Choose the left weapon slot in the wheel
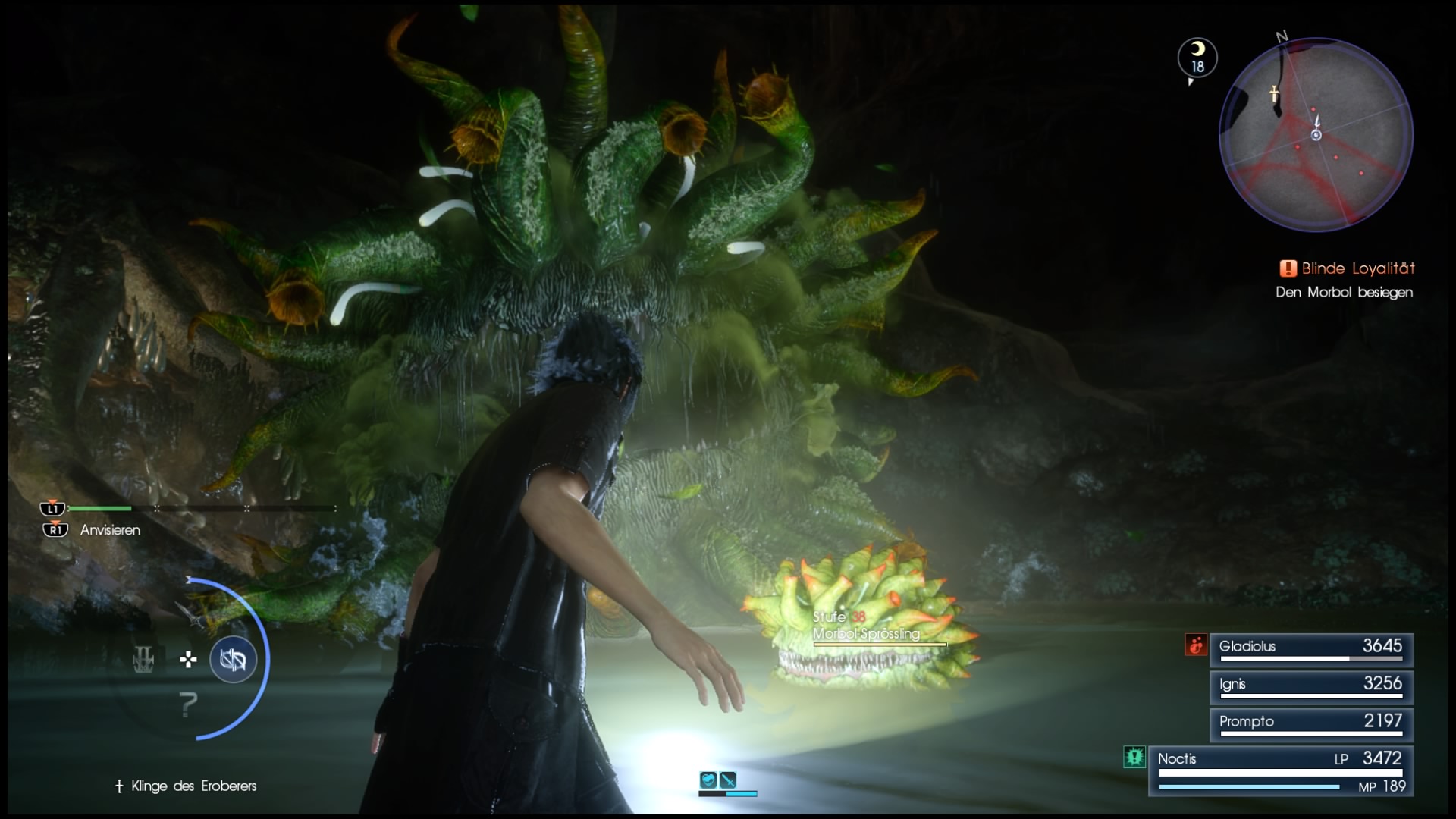The height and width of the screenshot is (819, 1456). pos(143,660)
